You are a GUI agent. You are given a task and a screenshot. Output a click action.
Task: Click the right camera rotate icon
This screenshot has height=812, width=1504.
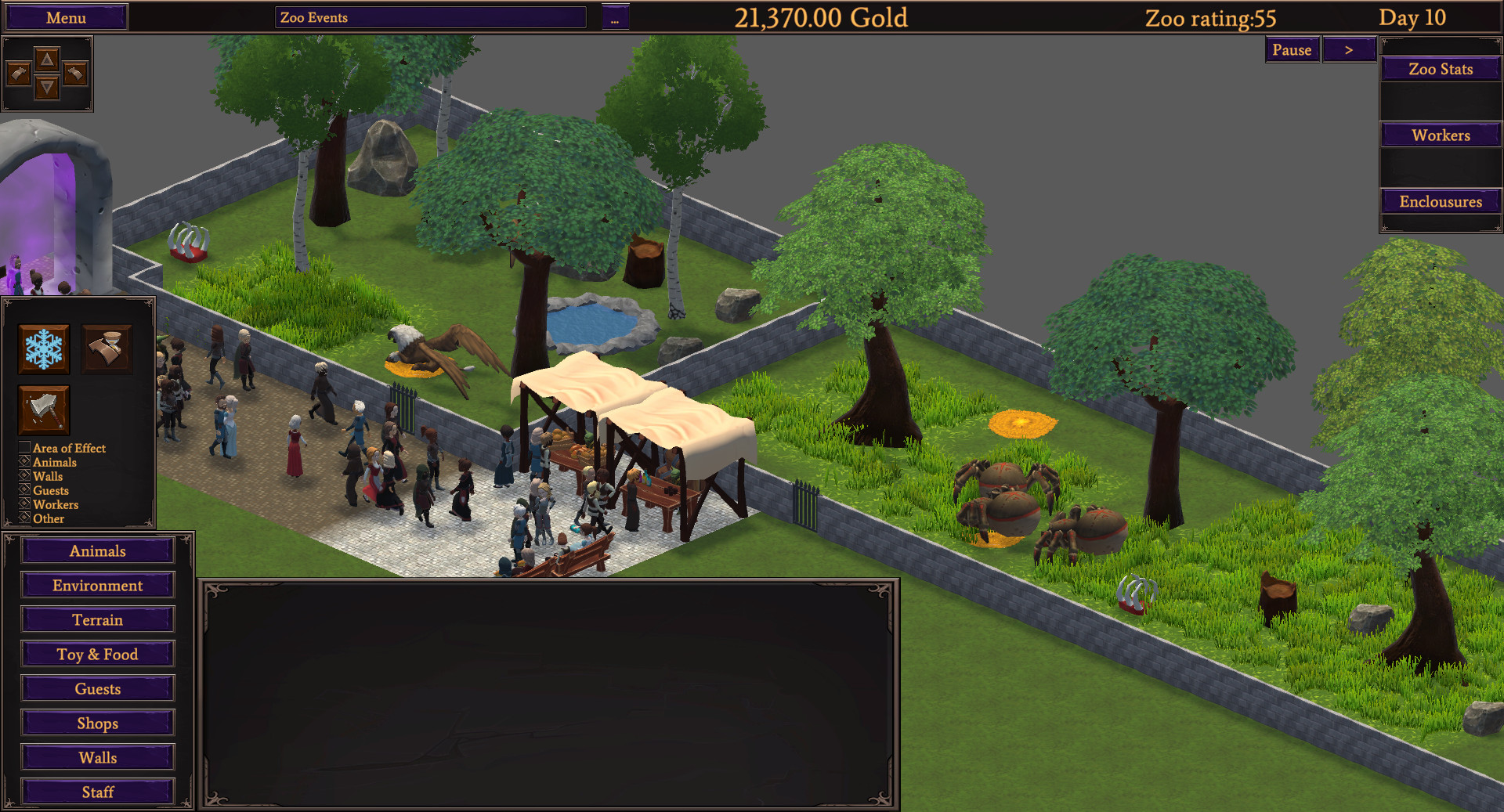(x=74, y=73)
